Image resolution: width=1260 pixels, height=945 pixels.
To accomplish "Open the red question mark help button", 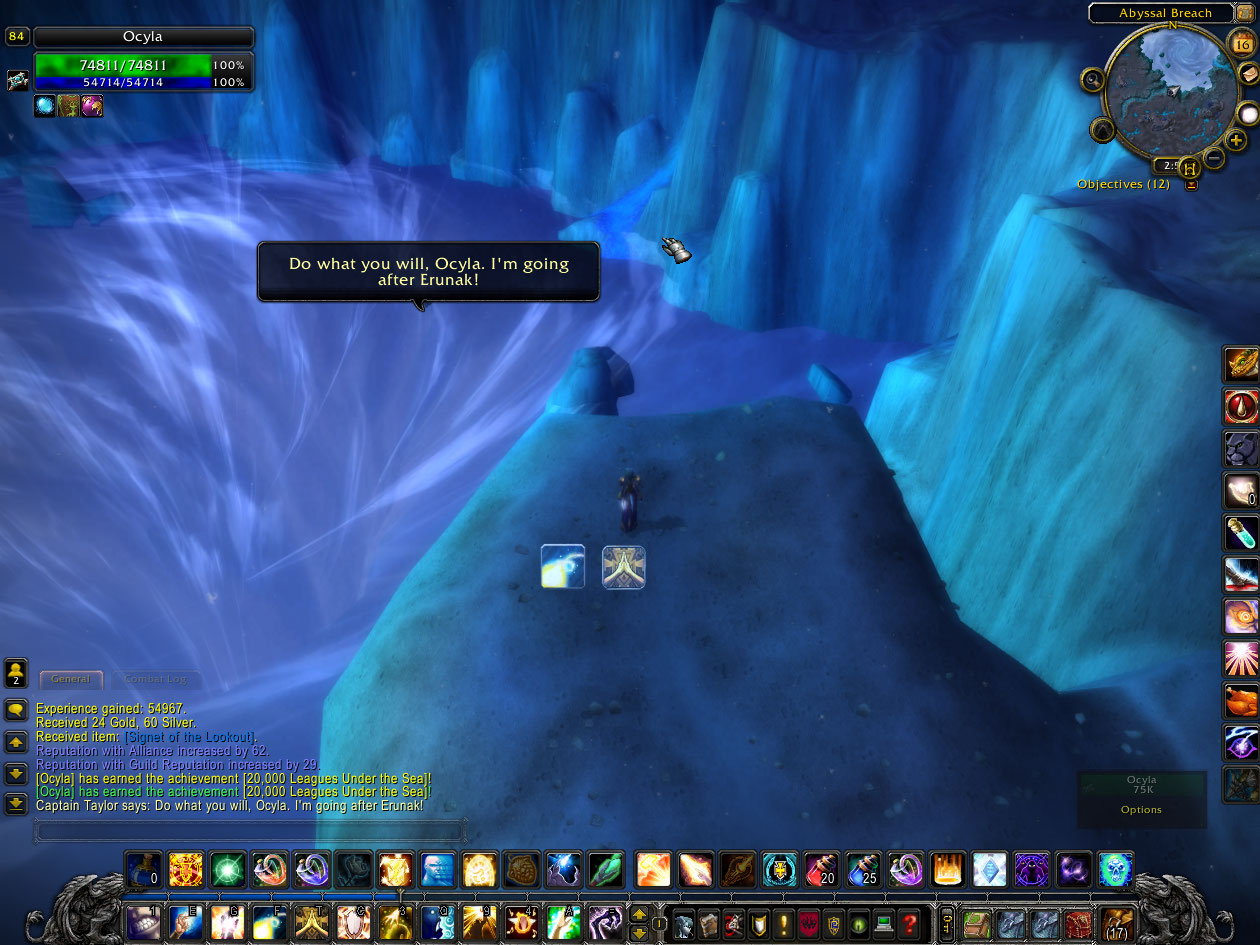I will [x=908, y=923].
